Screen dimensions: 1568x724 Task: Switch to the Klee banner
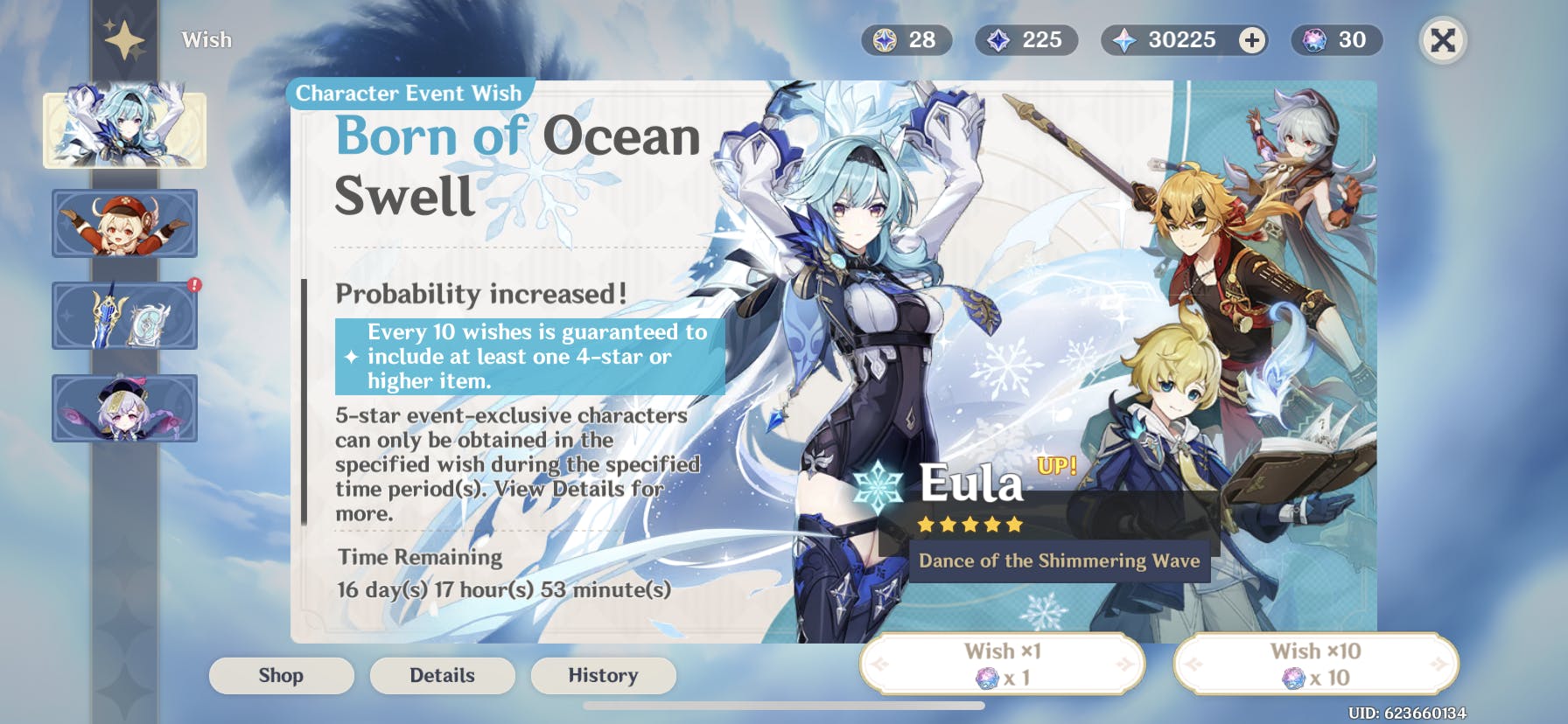click(x=124, y=223)
